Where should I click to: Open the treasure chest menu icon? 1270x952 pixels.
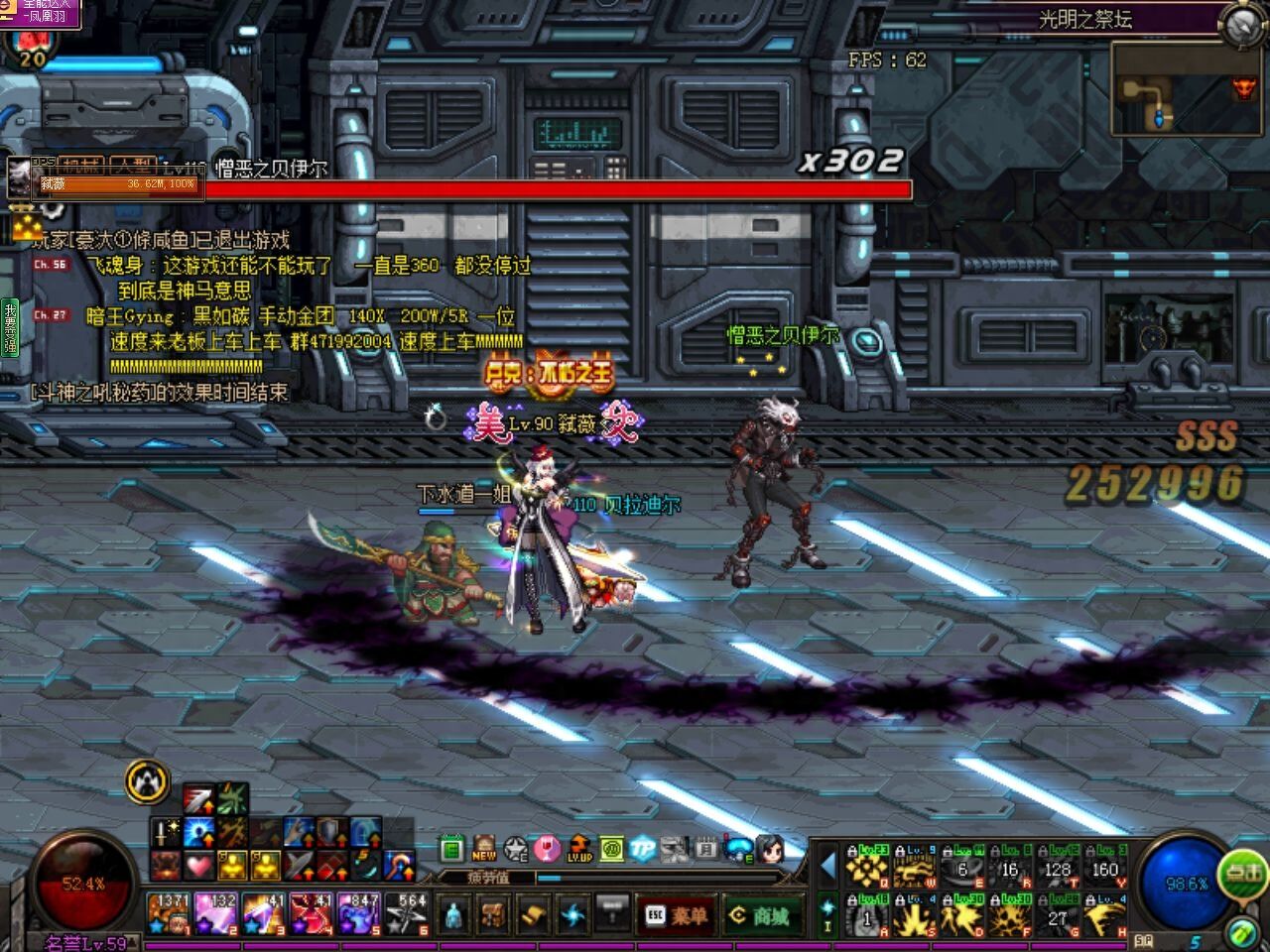point(493,914)
